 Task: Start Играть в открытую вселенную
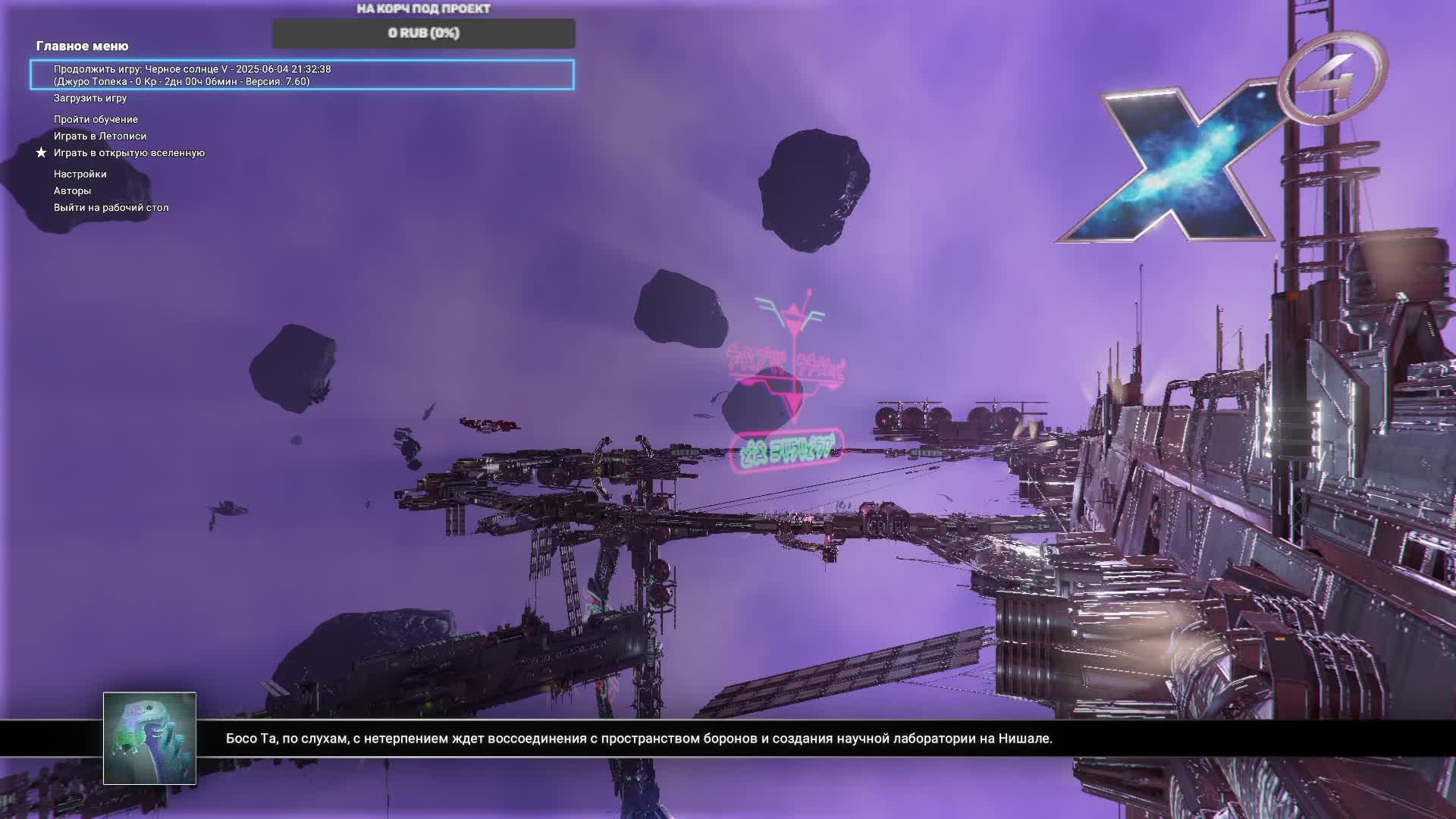[129, 153]
